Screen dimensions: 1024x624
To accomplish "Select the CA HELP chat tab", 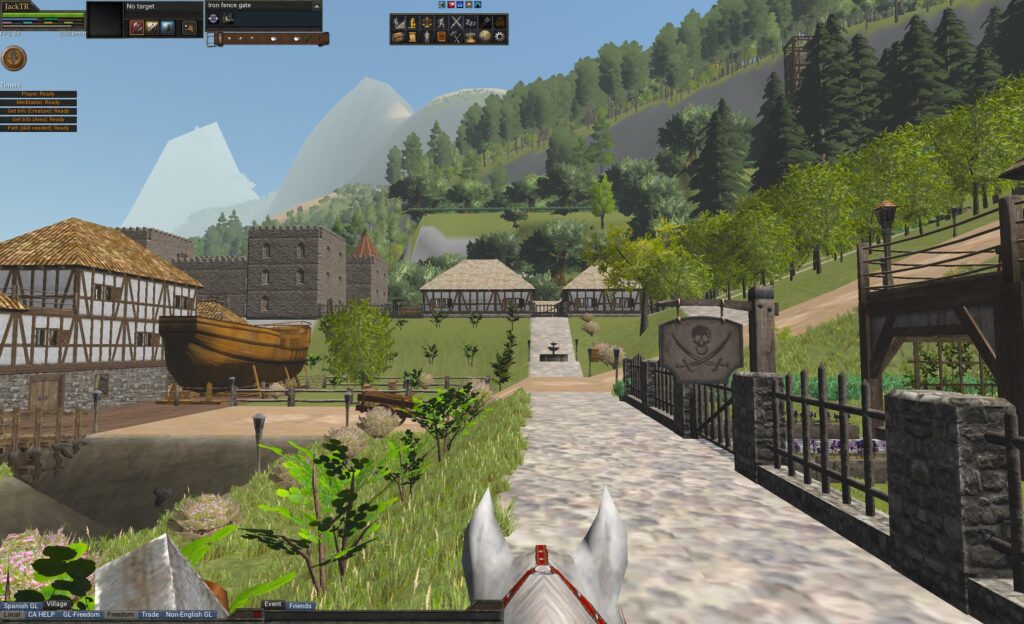I will click(x=41, y=615).
